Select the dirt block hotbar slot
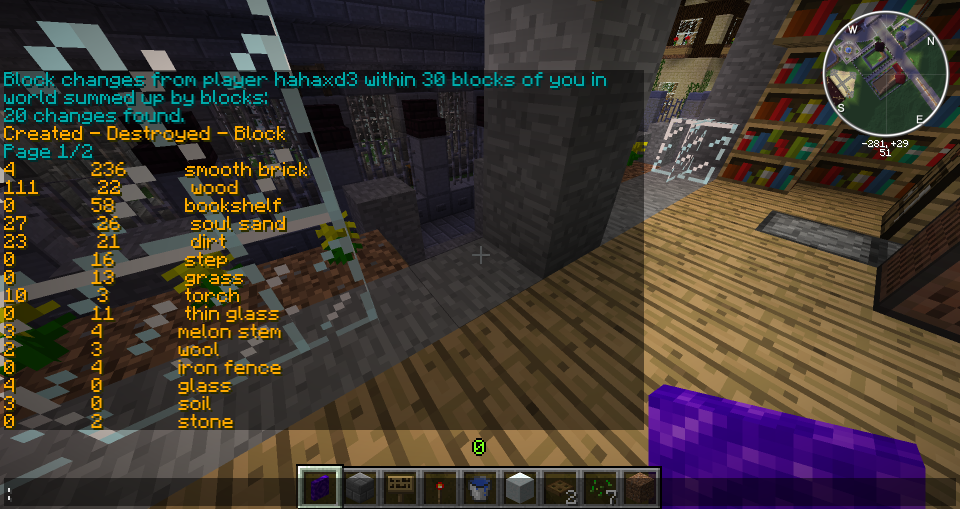 click(x=639, y=488)
